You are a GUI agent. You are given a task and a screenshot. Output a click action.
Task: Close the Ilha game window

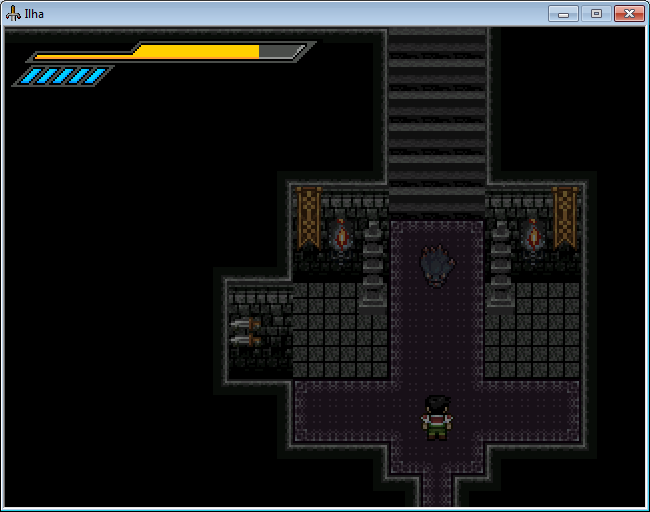click(x=627, y=13)
